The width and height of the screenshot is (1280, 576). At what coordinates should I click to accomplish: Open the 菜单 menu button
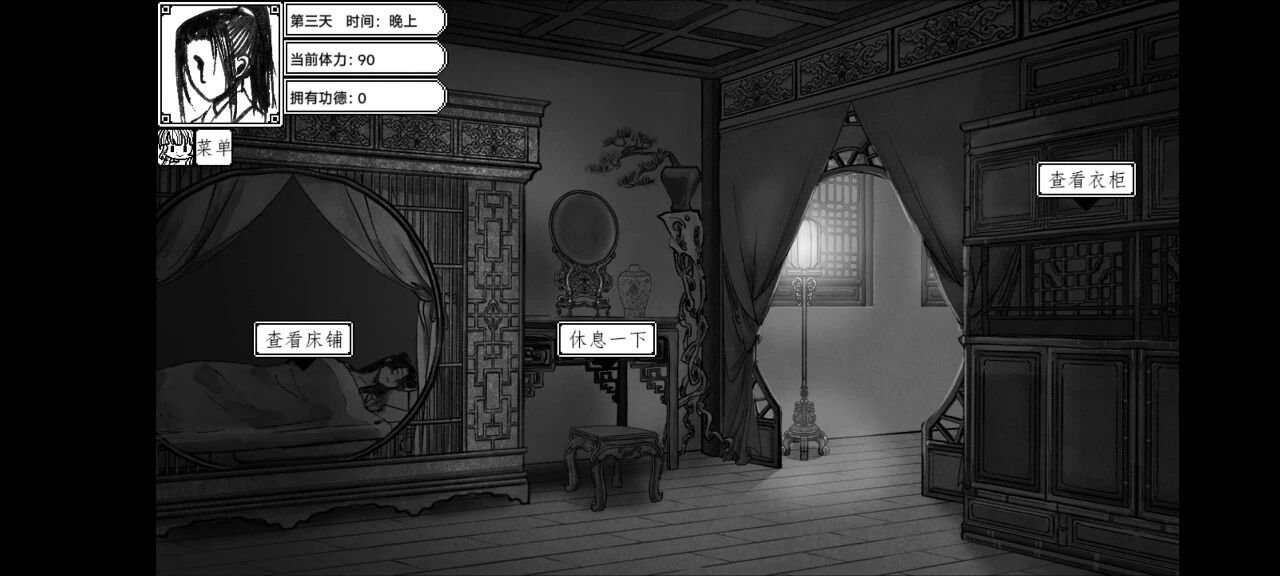point(214,148)
